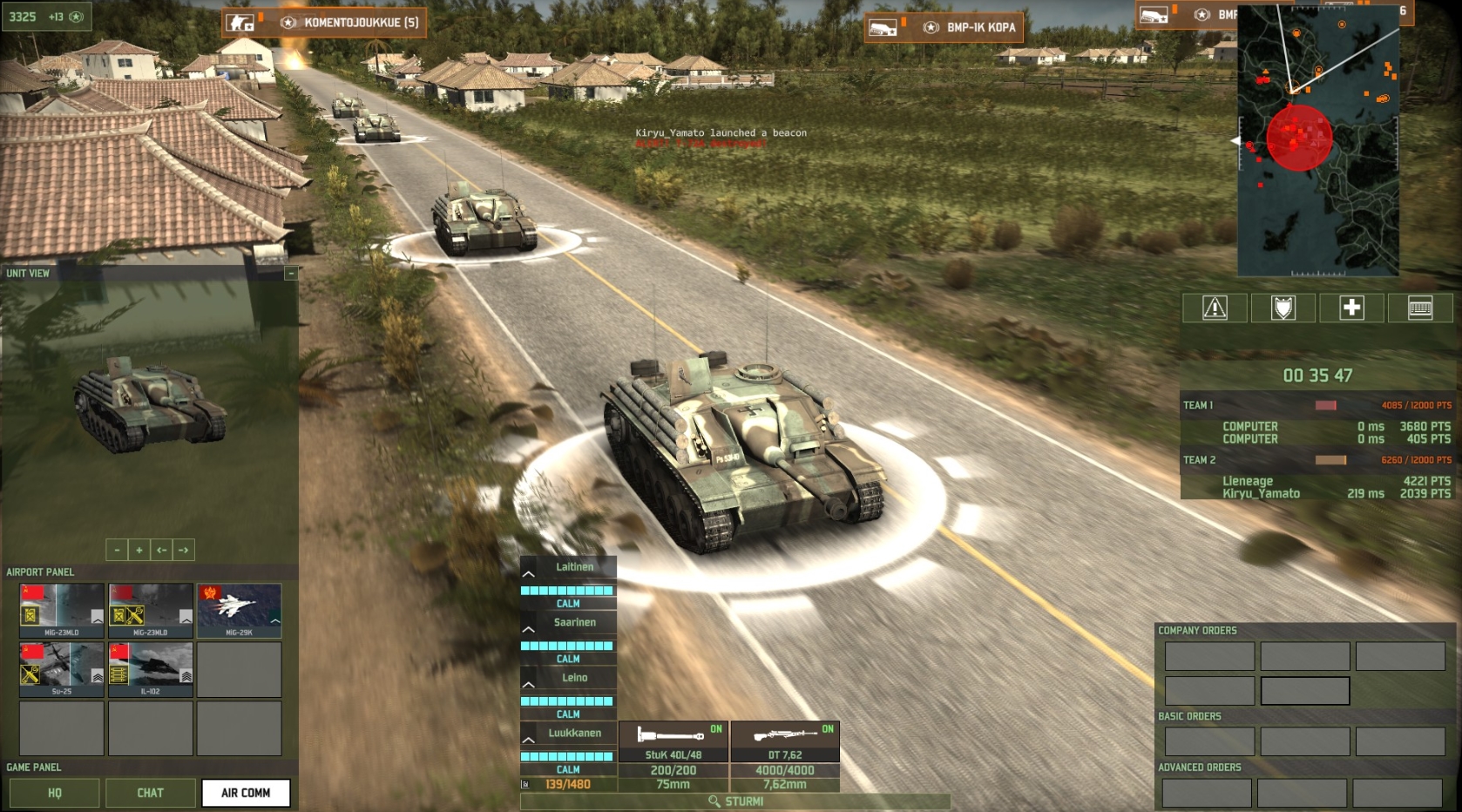Screen dimensions: 1462x812
Task: Select the MiG-29K in the Airport Panel
Action: click(x=239, y=609)
